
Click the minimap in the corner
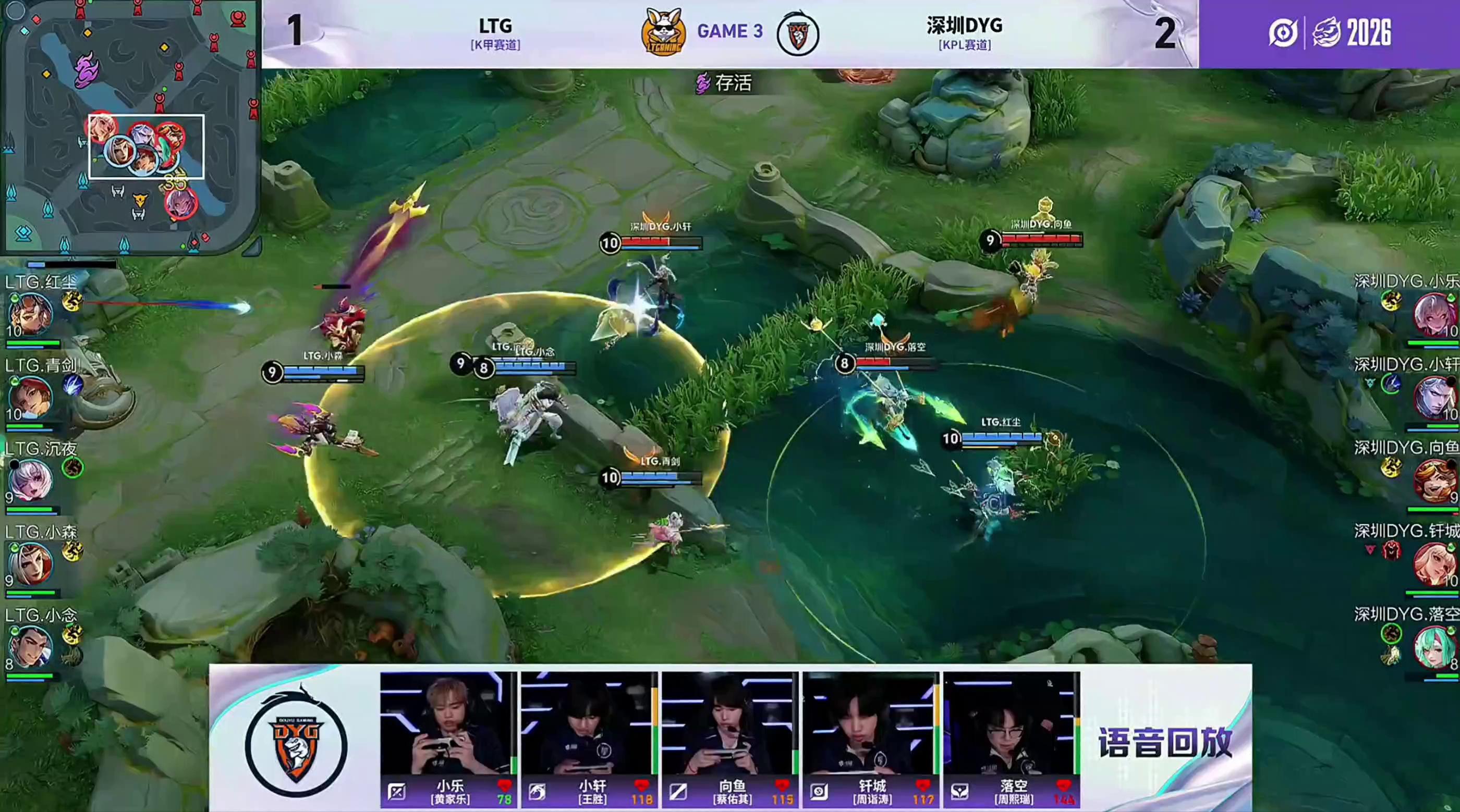130,126
